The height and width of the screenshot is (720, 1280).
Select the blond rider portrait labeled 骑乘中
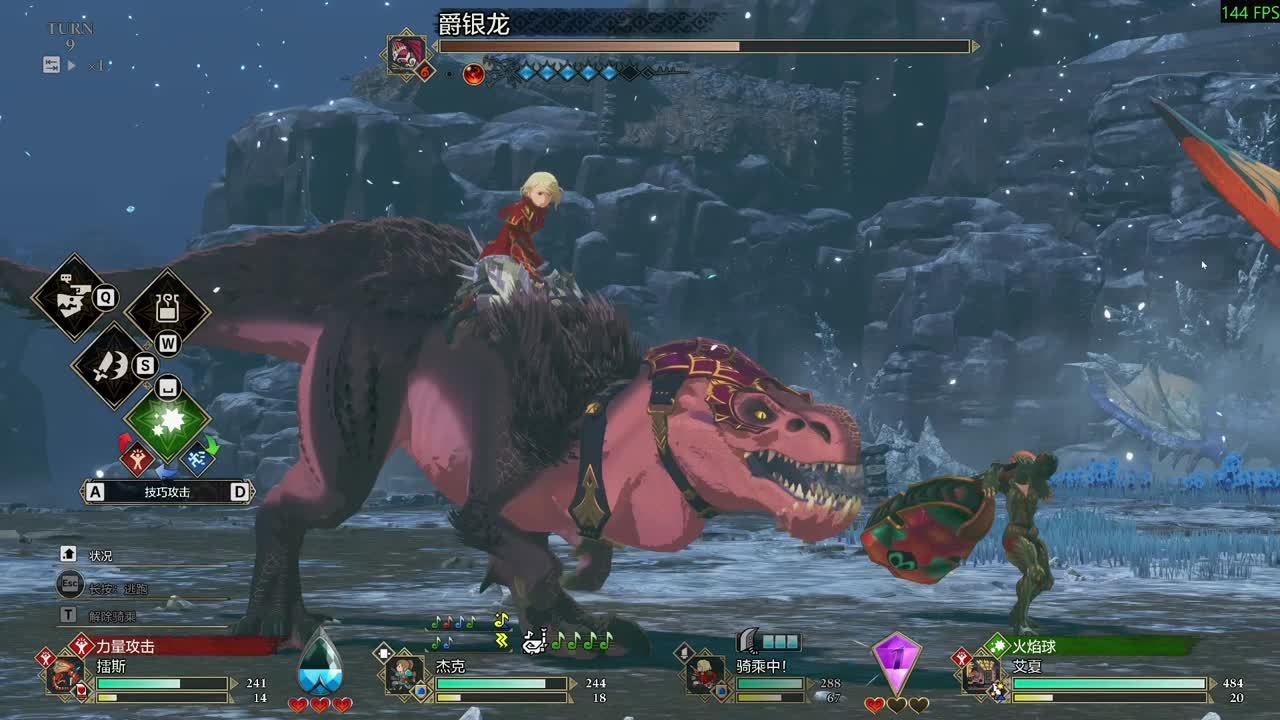pyautogui.click(x=706, y=675)
